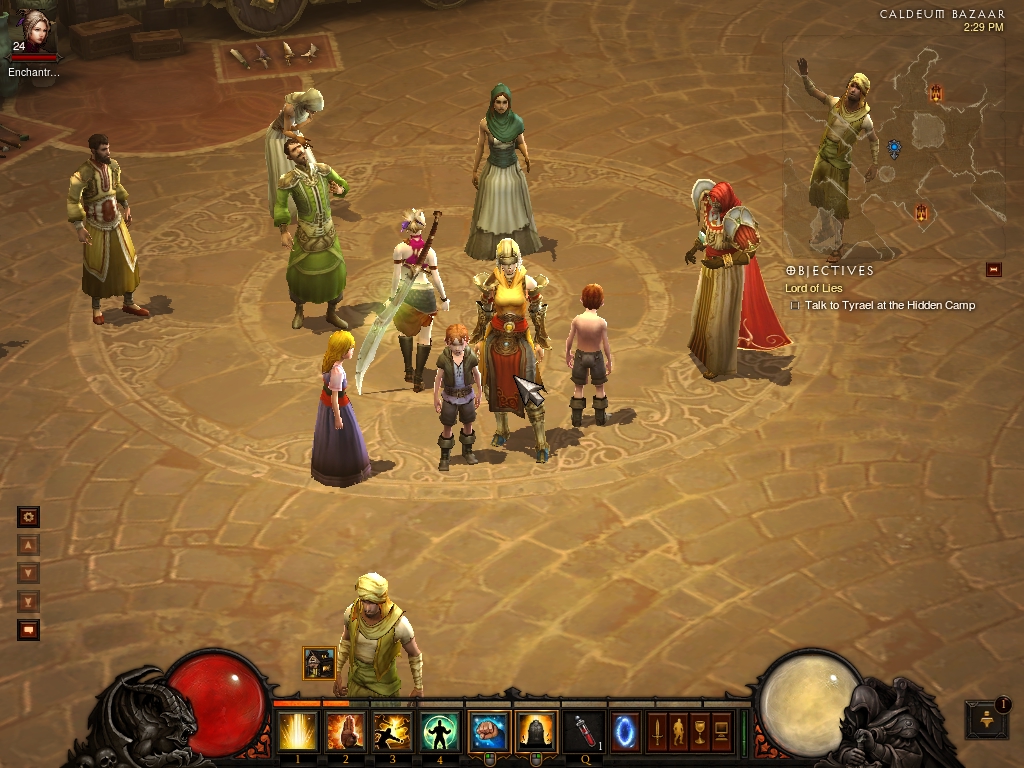Choose the bell secondary attack skill

click(536, 732)
